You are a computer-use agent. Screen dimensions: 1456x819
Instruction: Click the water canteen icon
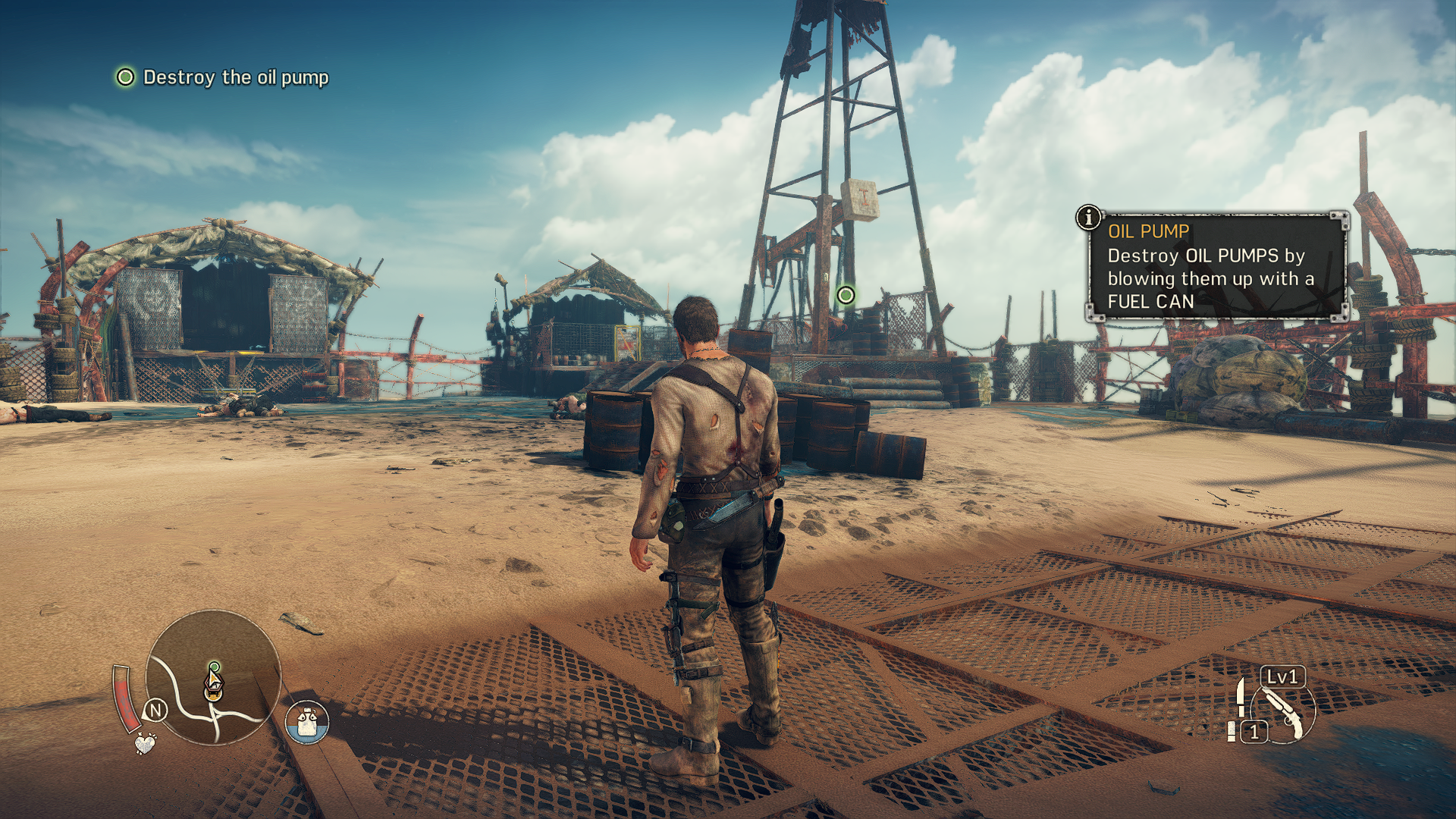(307, 722)
